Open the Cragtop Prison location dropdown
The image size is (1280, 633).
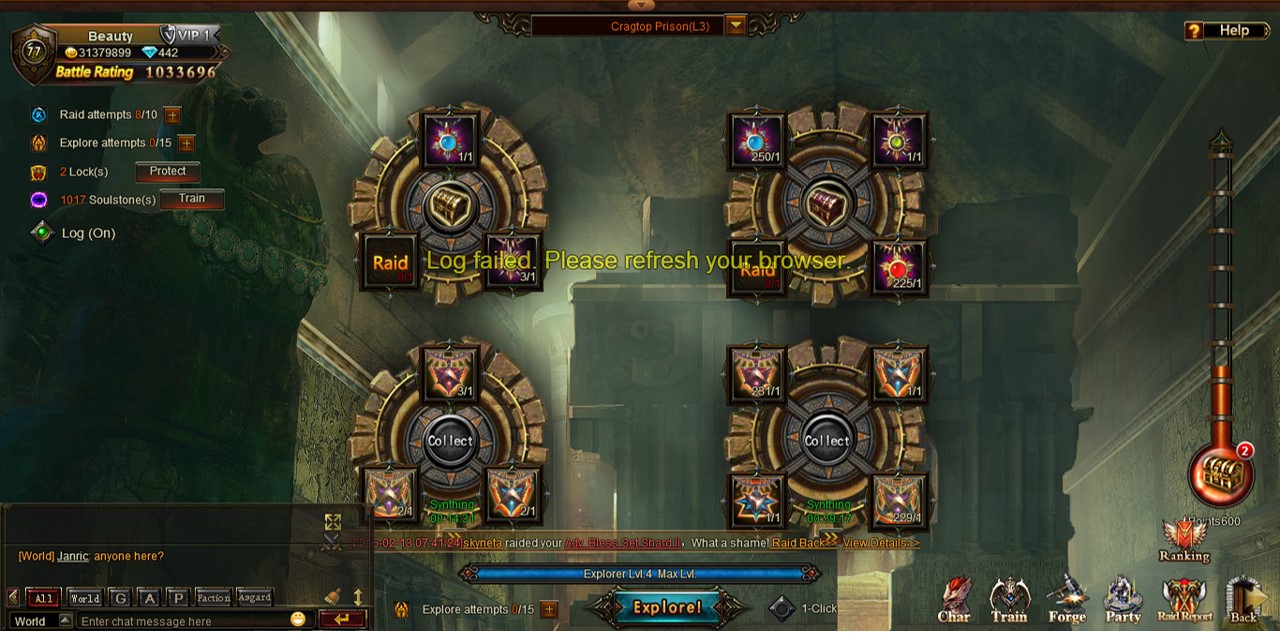pyautogui.click(x=736, y=26)
